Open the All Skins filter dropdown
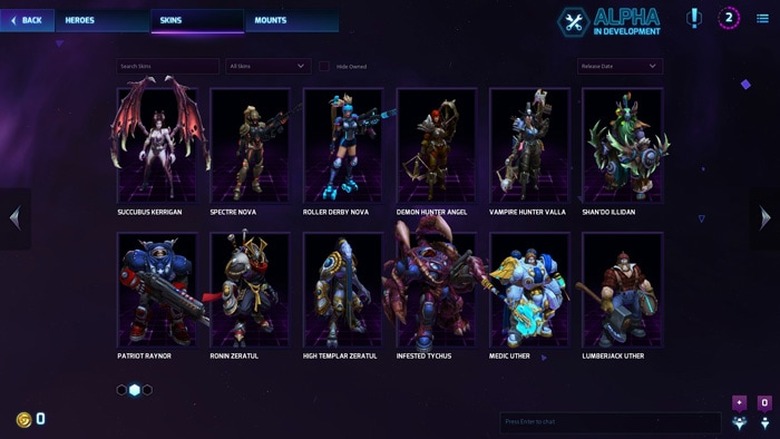The width and height of the screenshot is (780, 439). click(x=268, y=66)
